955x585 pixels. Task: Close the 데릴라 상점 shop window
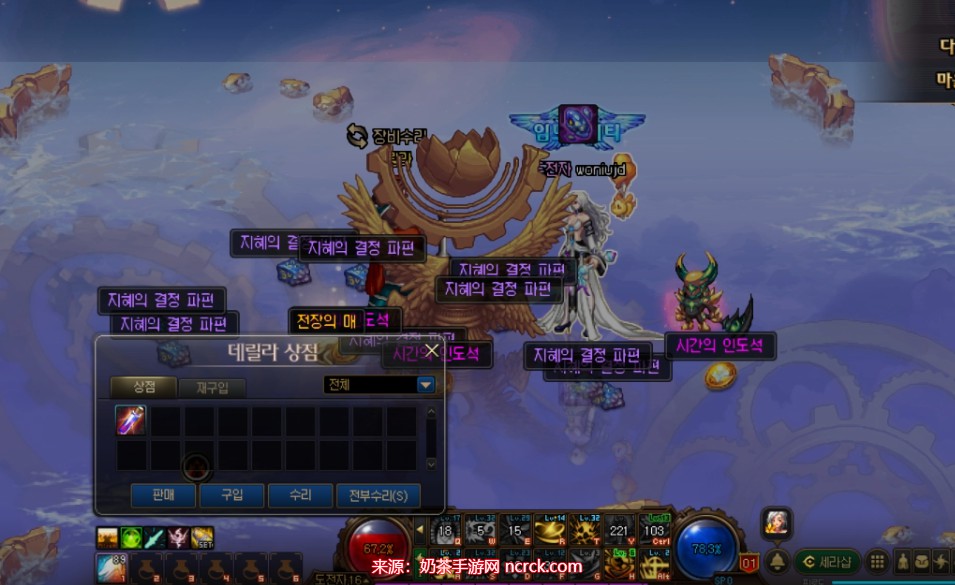[x=432, y=351]
